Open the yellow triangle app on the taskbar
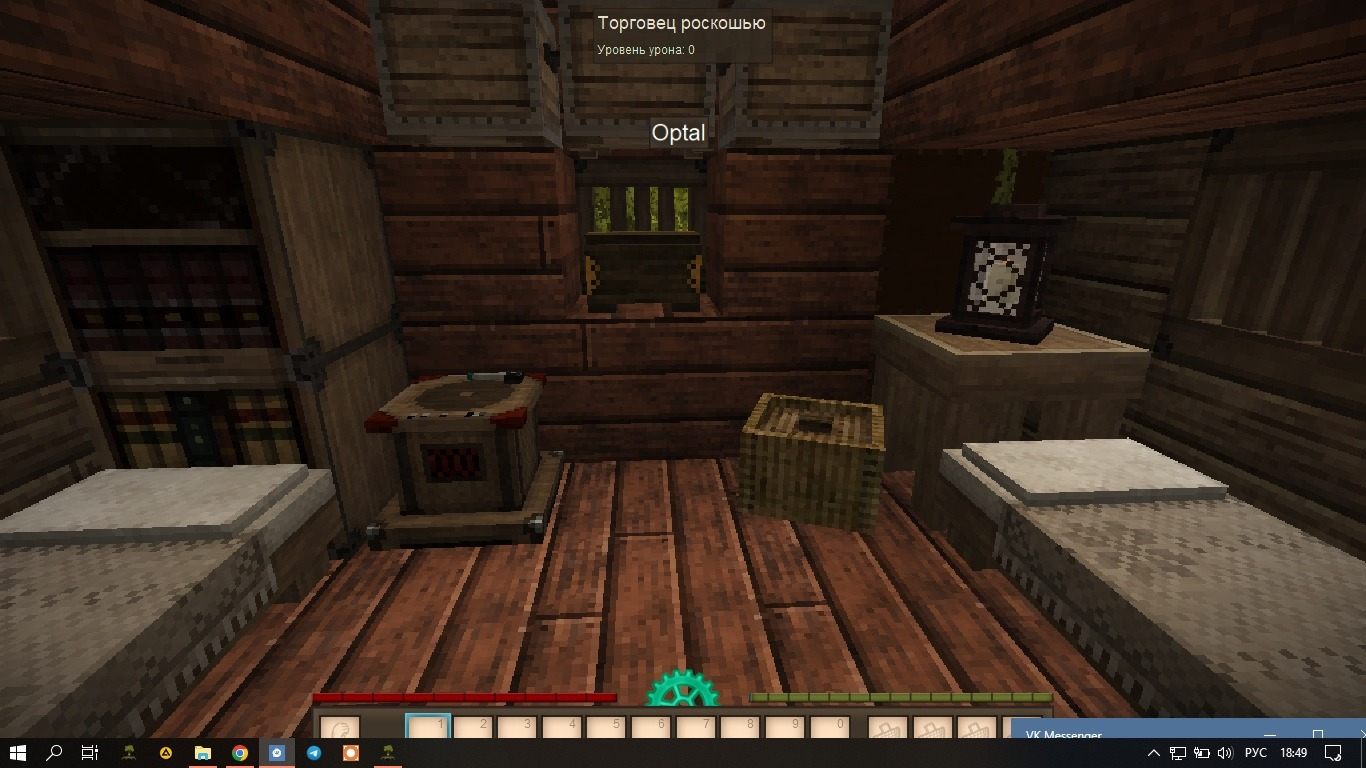 click(x=166, y=753)
